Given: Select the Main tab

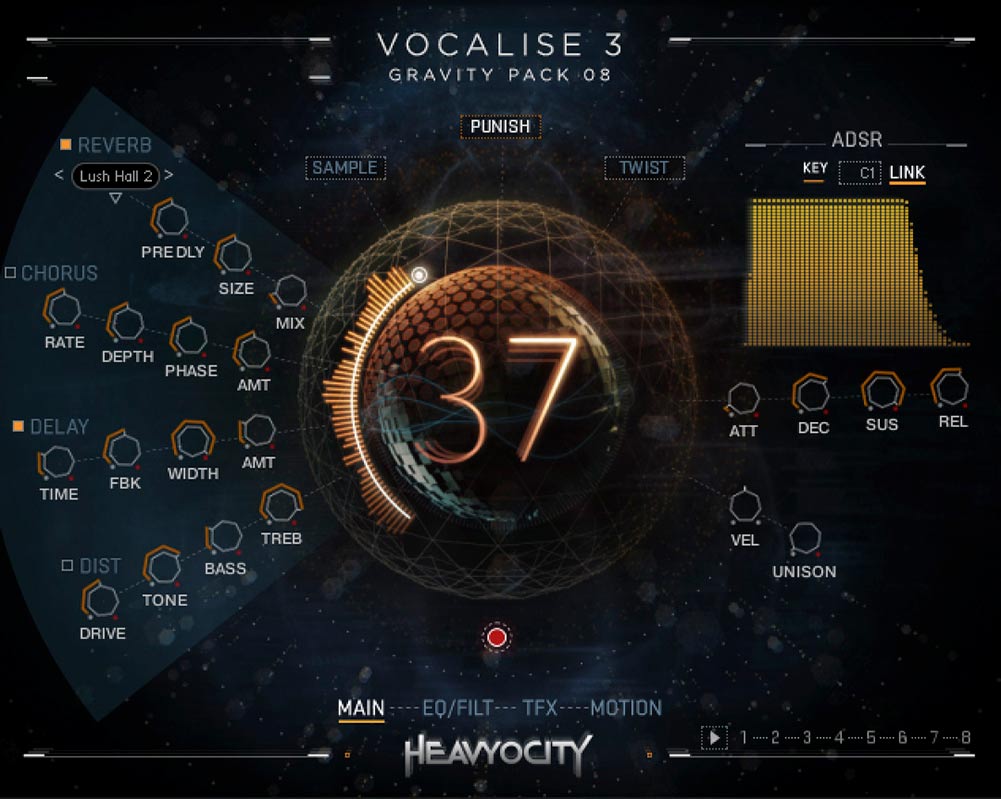Looking at the screenshot, I should click(361, 709).
